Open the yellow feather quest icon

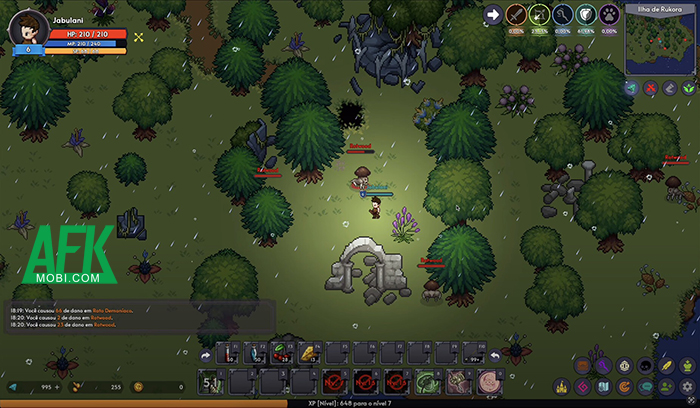(x=667, y=367)
